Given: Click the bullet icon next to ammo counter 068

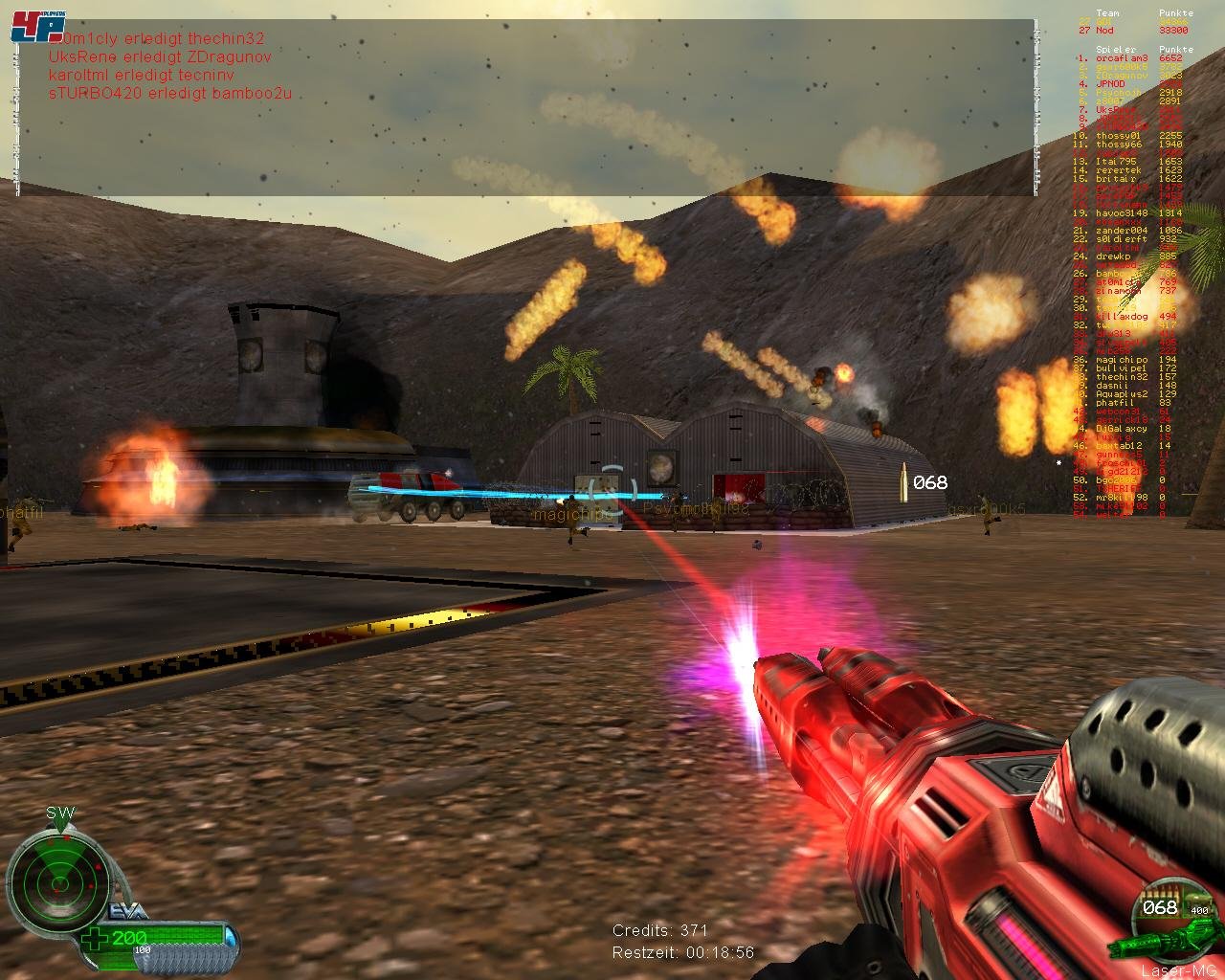Looking at the screenshot, I should [903, 482].
